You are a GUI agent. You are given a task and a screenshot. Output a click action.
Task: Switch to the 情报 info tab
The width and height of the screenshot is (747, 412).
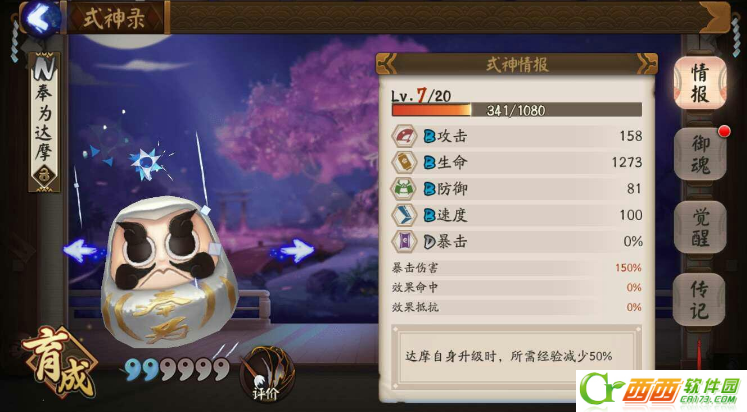pos(699,84)
